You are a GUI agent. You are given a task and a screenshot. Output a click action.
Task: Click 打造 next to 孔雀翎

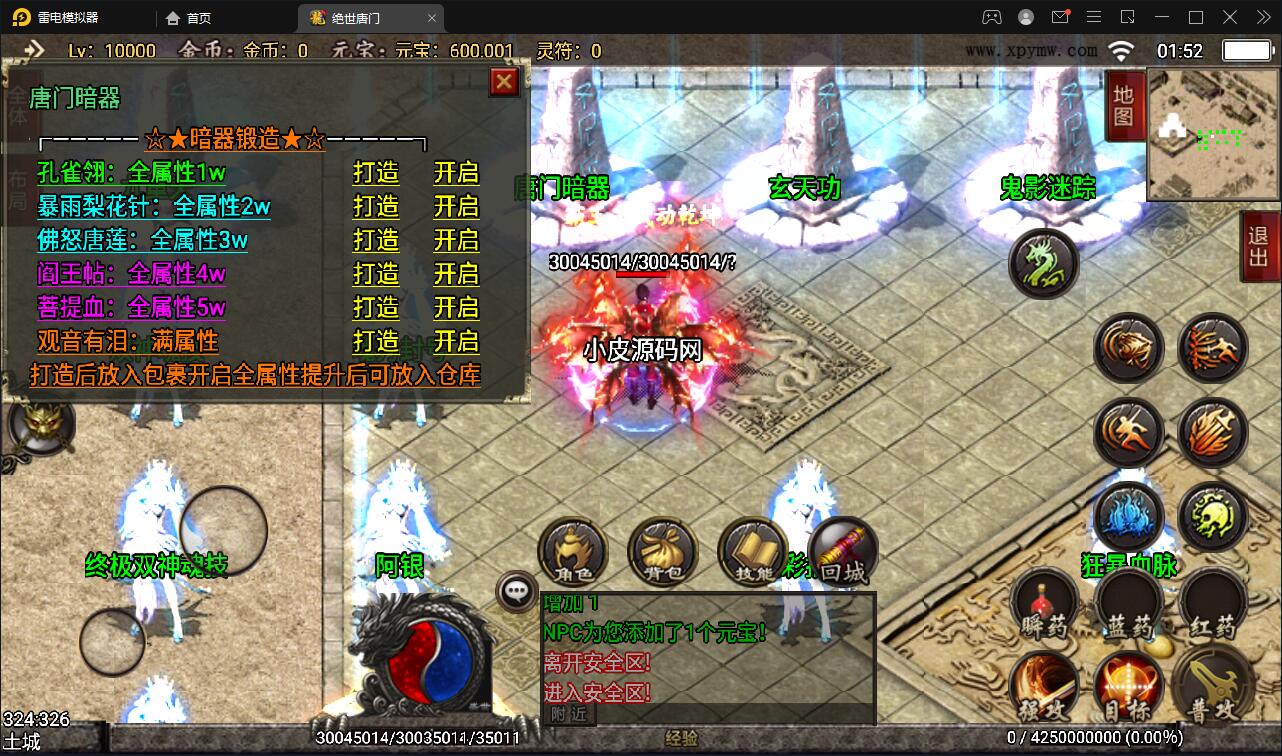coord(375,173)
